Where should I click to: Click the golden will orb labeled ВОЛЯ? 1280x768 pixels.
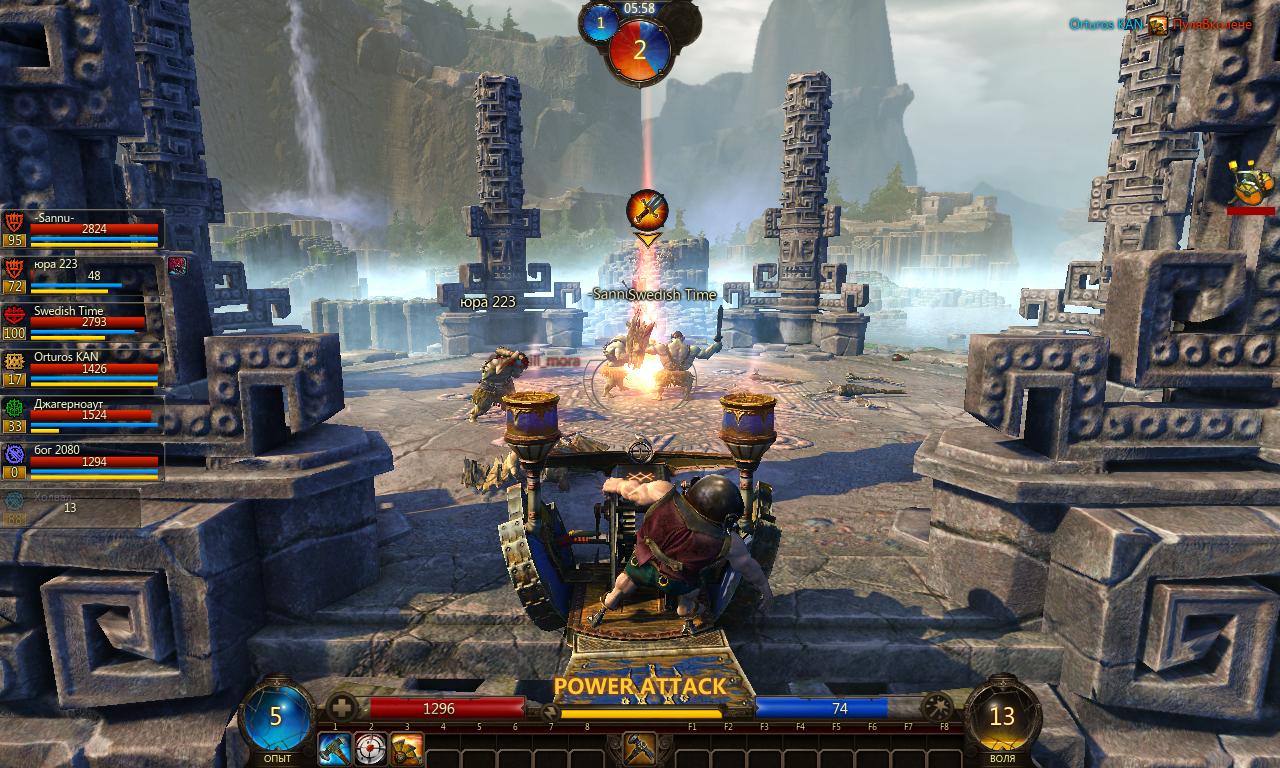(1002, 716)
